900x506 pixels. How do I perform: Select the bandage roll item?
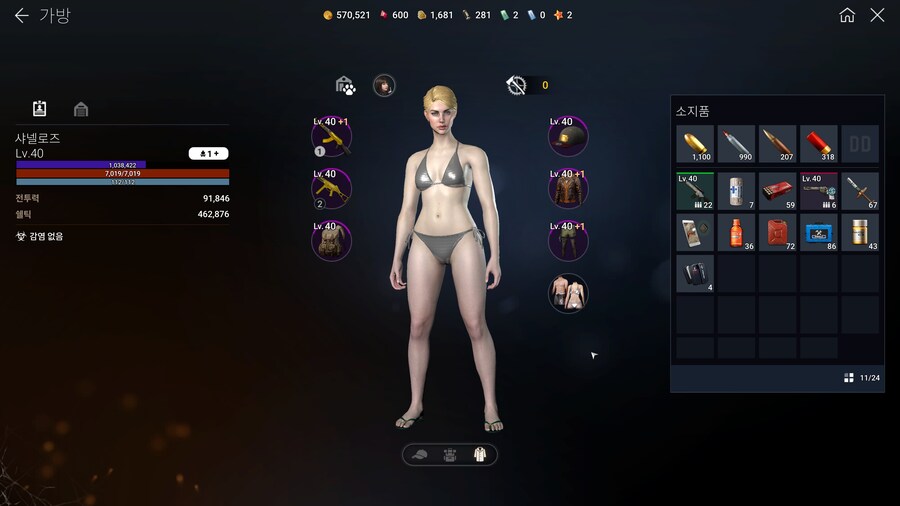coord(737,190)
